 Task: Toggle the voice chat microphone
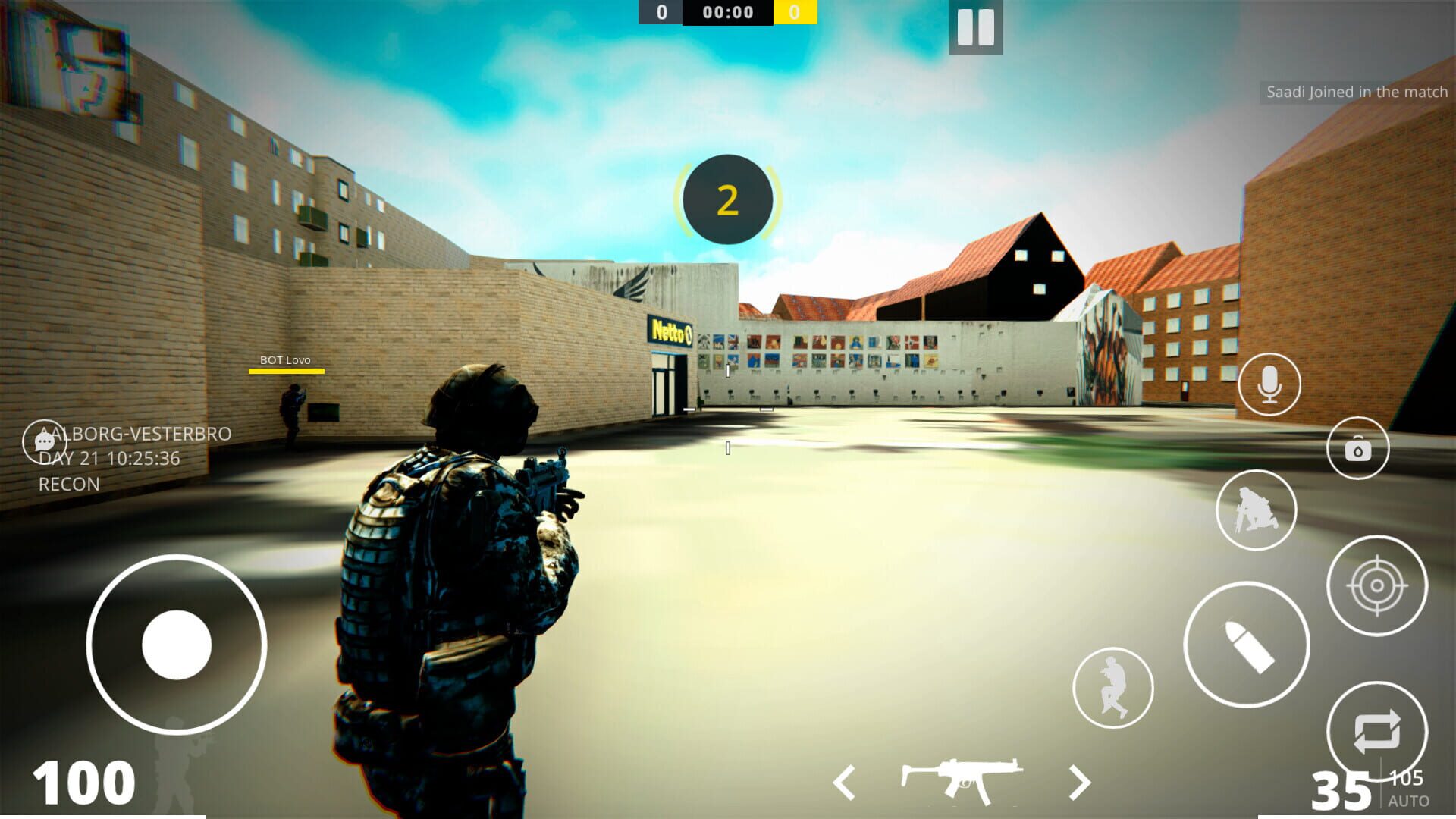point(1268,384)
